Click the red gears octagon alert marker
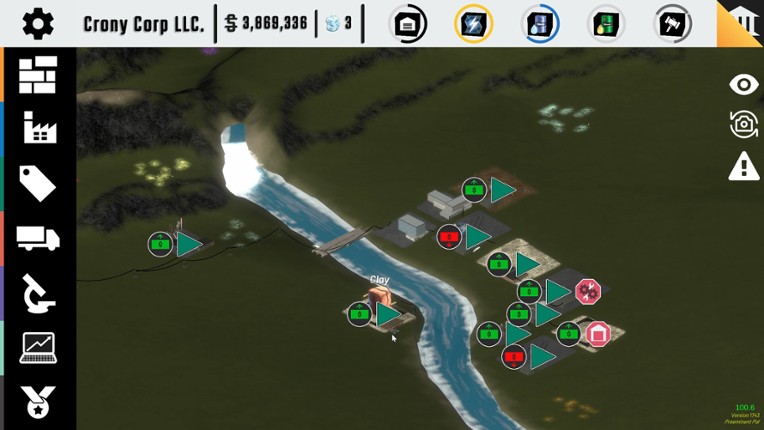The width and height of the screenshot is (764, 430). [587, 291]
